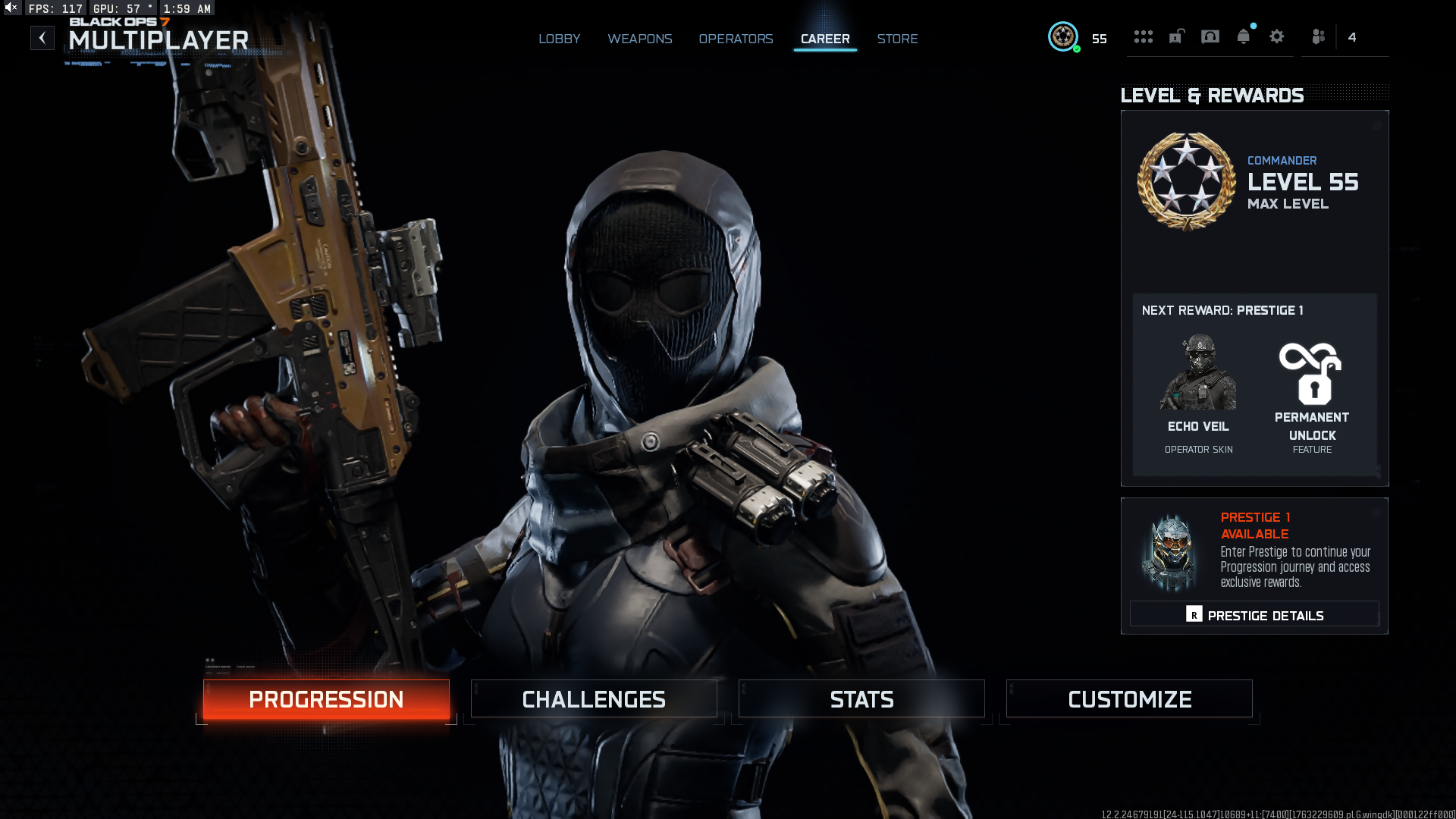
Task: Open the friends social icon
Action: tap(1319, 36)
